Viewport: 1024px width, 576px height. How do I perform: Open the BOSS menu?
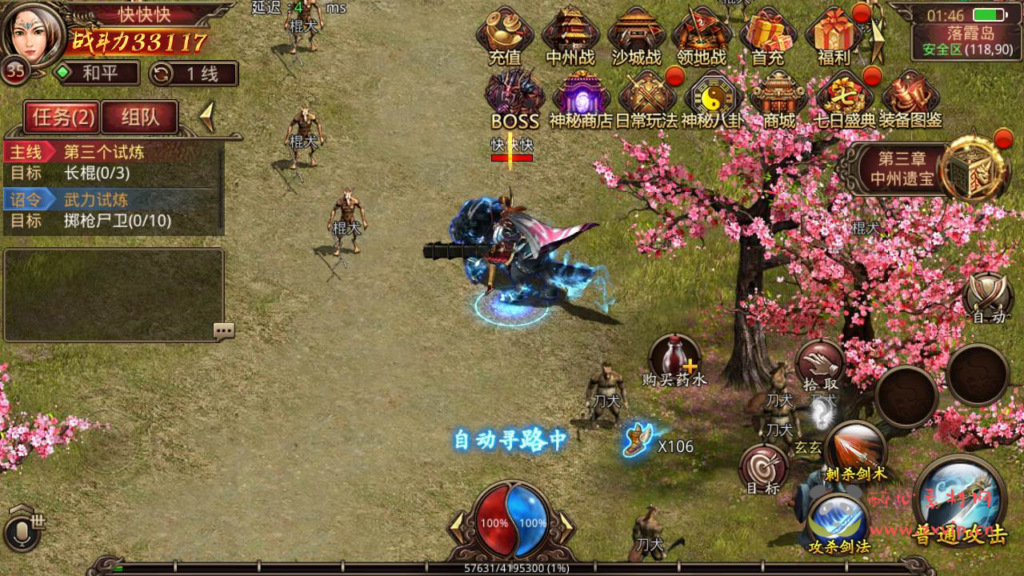coord(515,98)
